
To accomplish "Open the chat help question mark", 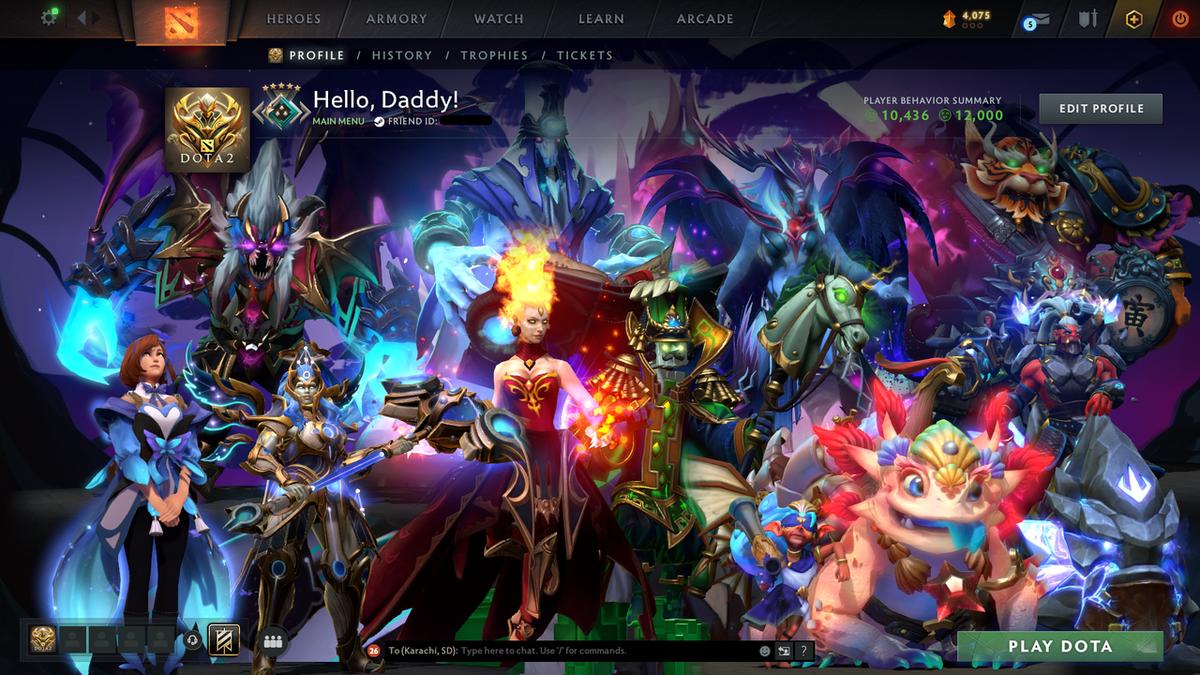I will click(x=802, y=650).
